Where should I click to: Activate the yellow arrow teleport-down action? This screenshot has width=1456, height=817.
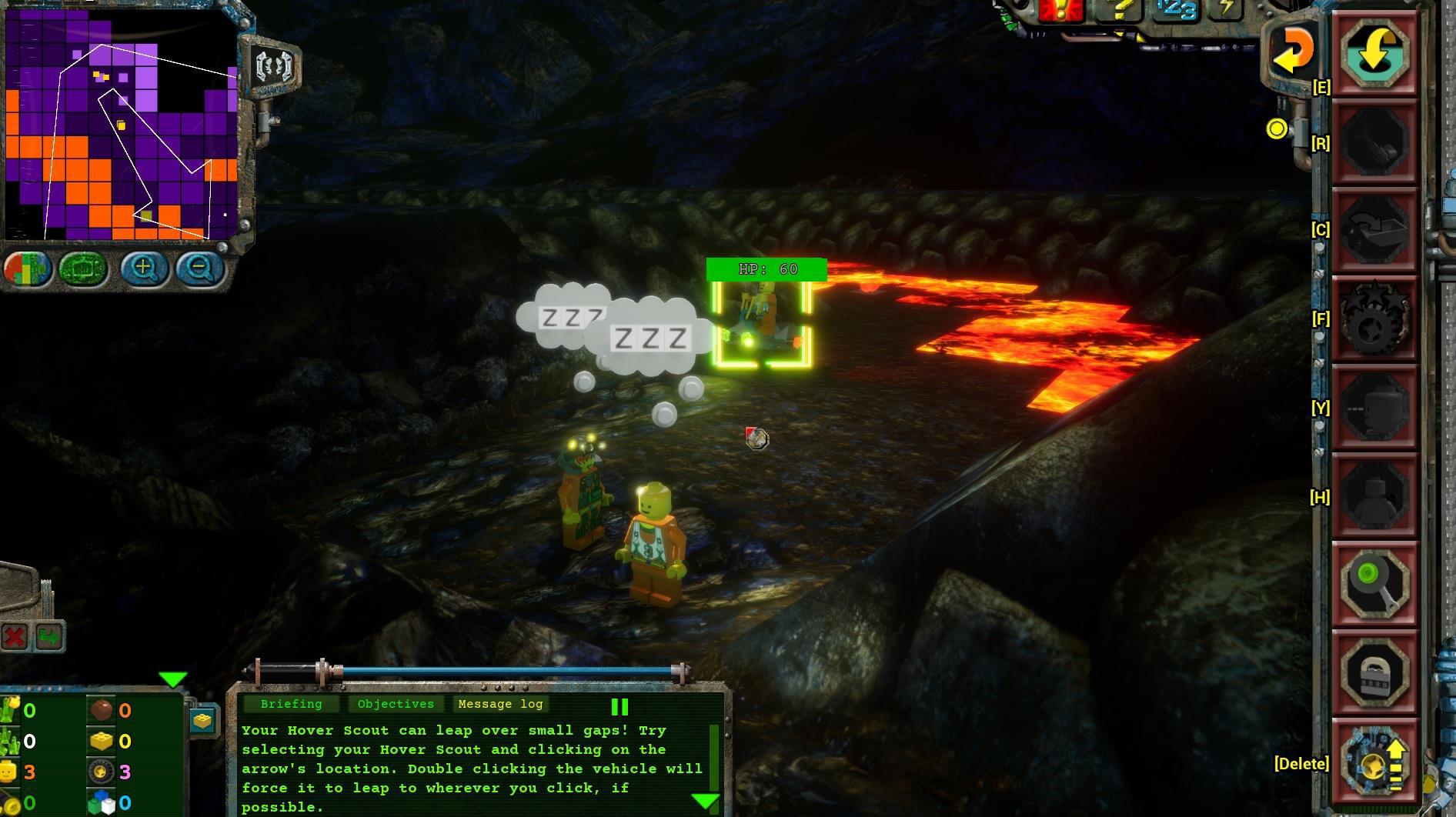tap(1375, 52)
